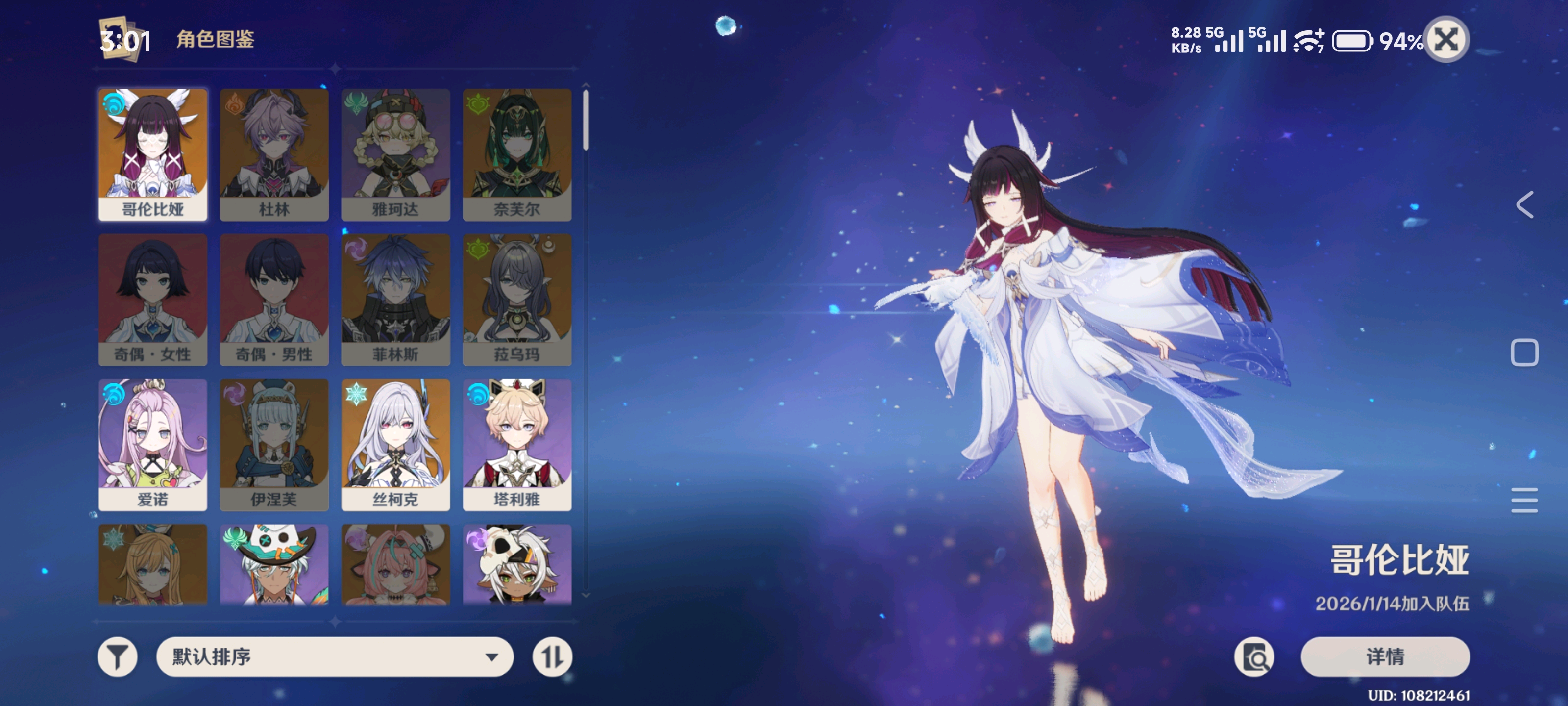Open the 默认排序 sort dropdown
The image size is (1568, 706).
coord(334,656)
